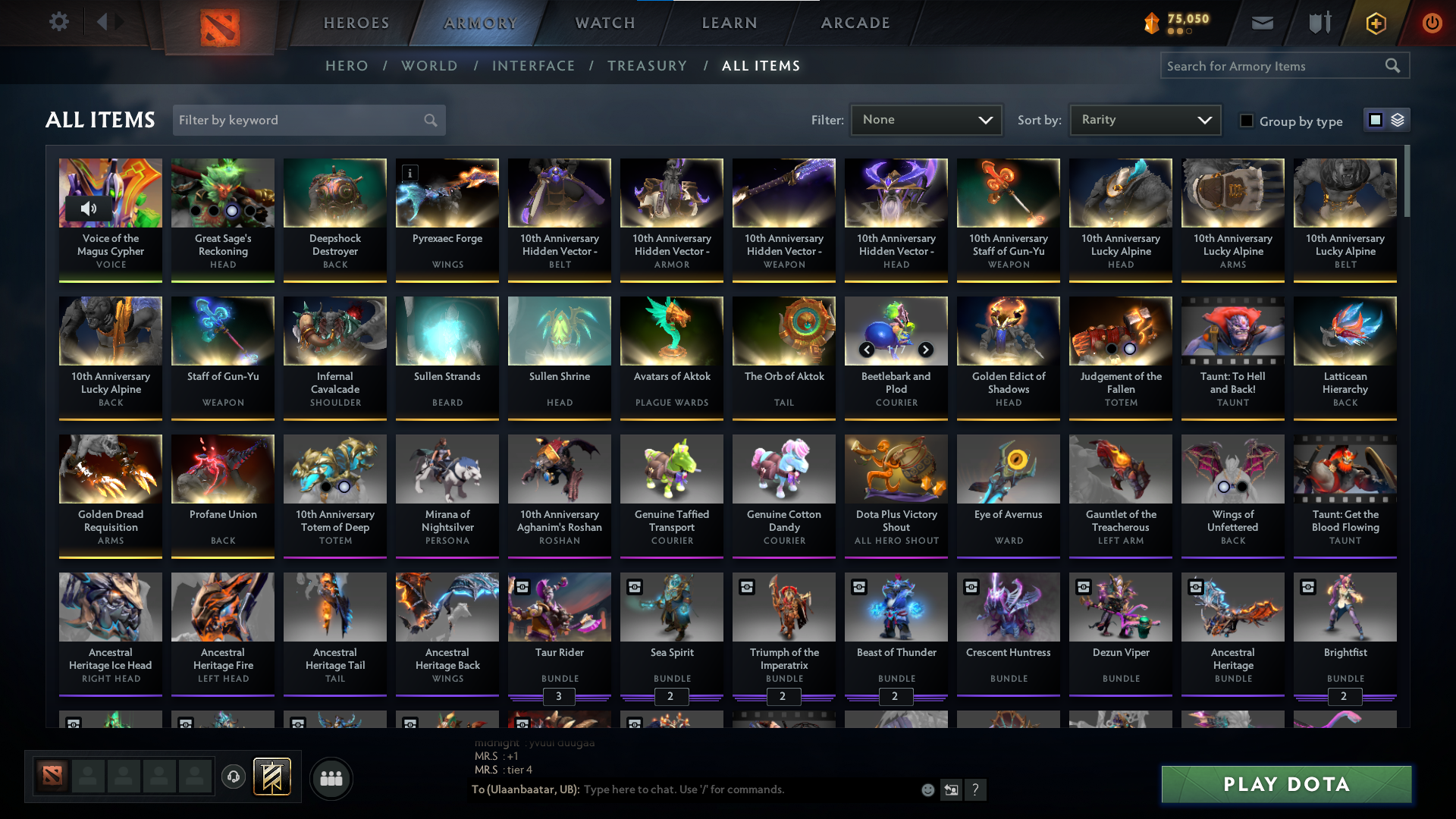Open notifications via the envelope icon

(1262, 23)
